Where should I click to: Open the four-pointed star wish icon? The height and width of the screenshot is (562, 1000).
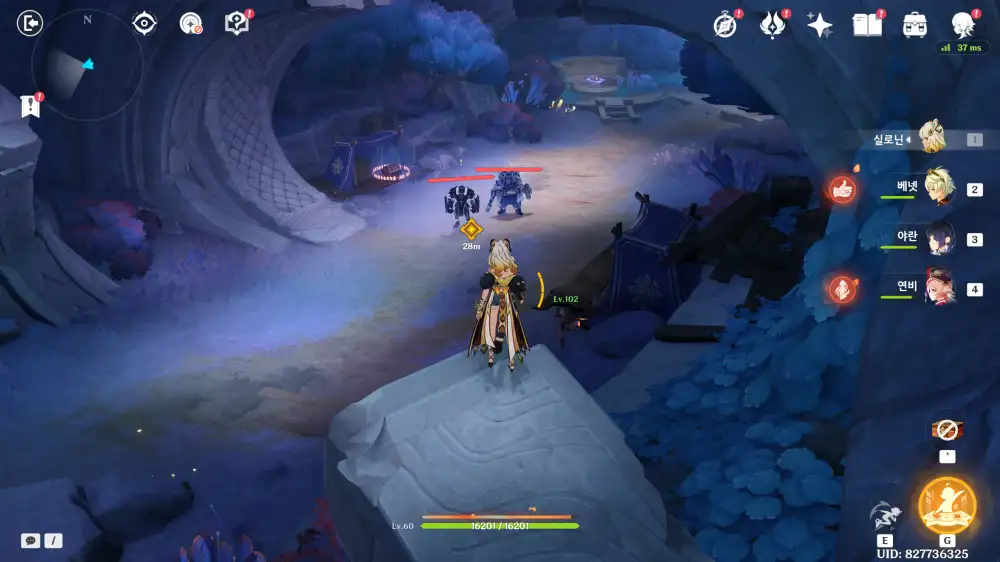[x=820, y=25]
